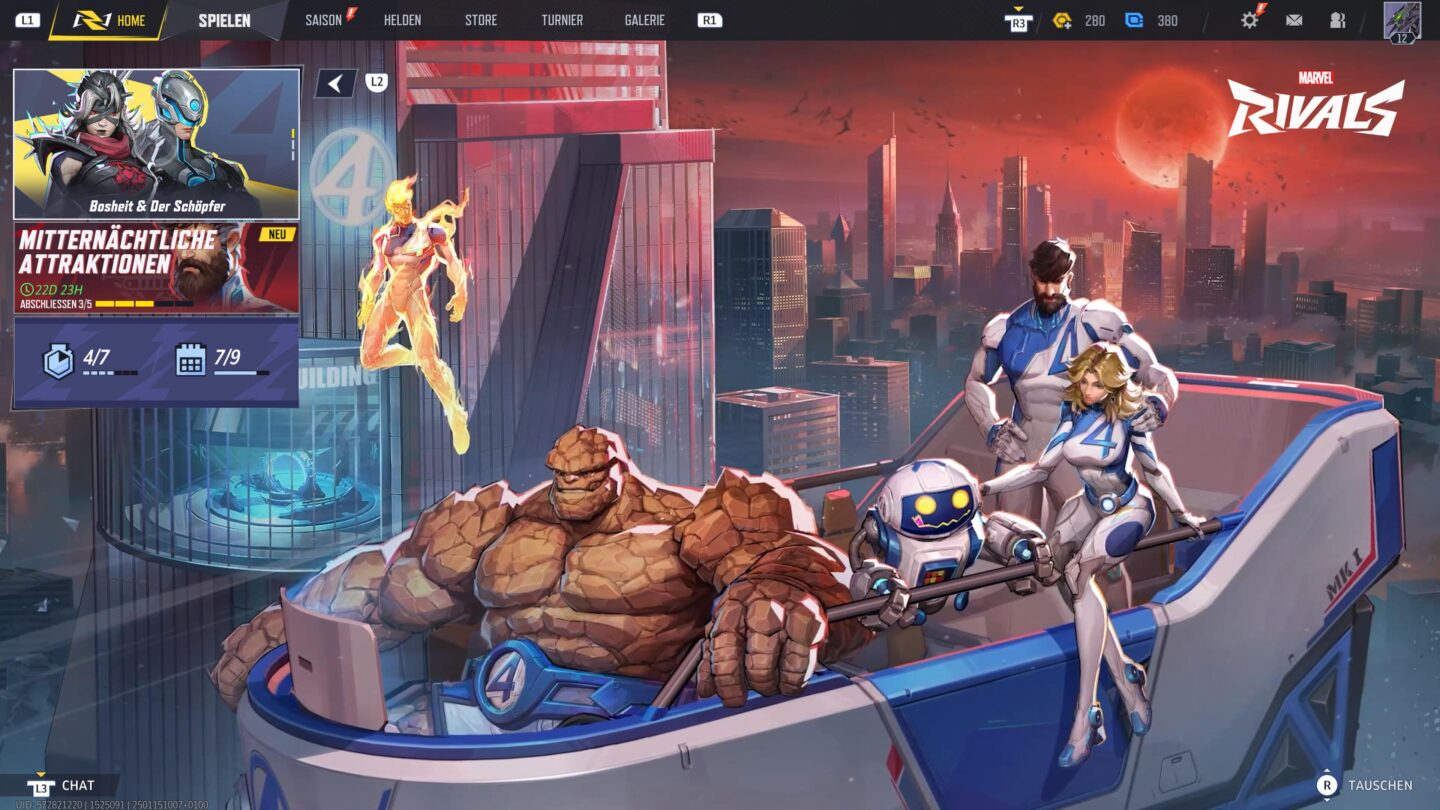This screenshot has height=810, width=1440.
Task: Open the TURNIER section
Action: click(x=563, y=19)
